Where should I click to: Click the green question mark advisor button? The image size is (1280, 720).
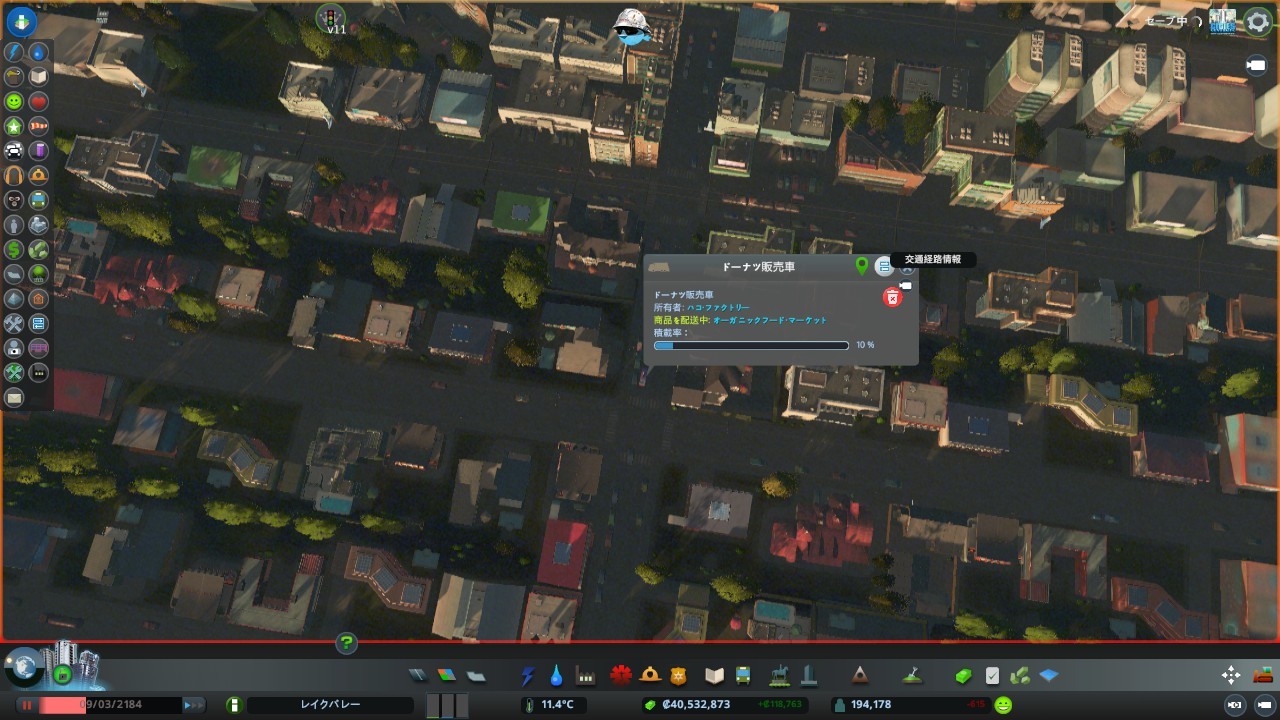point(346,643)
